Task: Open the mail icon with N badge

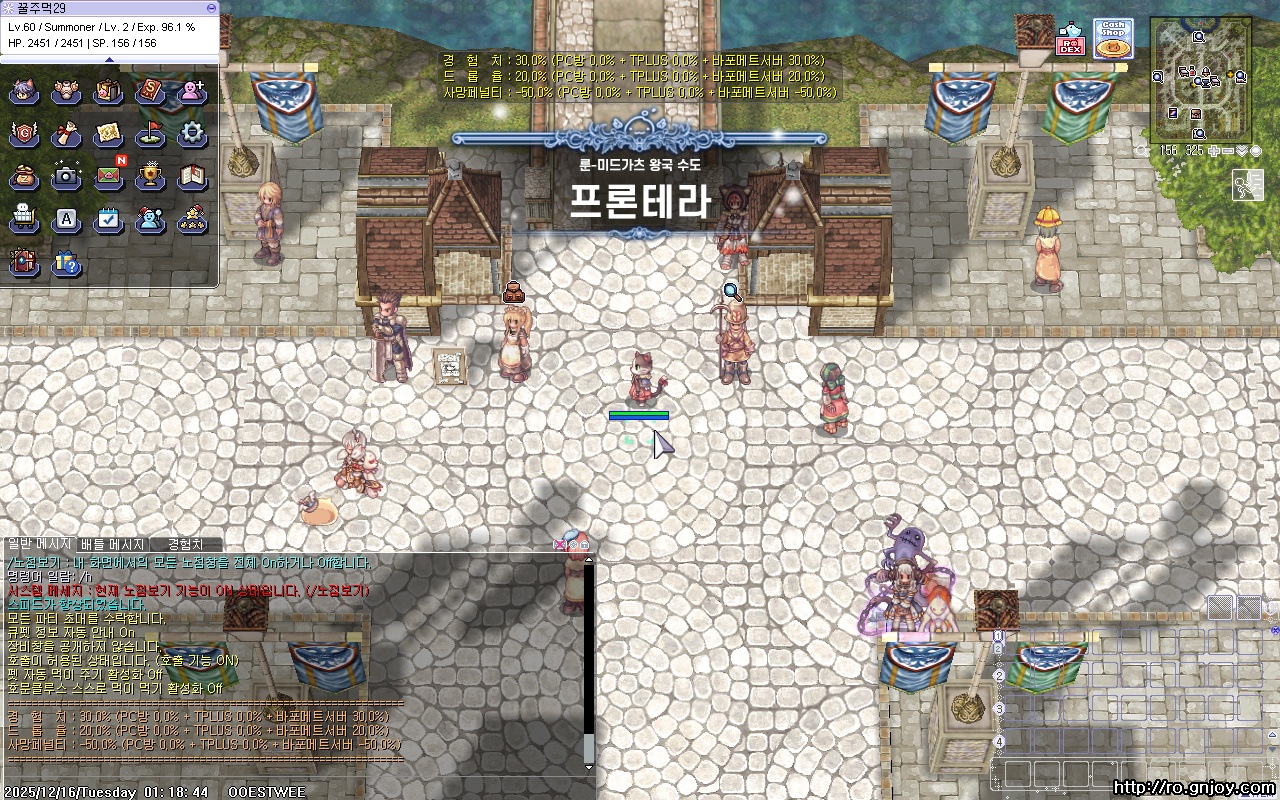Action: (109, 175)
